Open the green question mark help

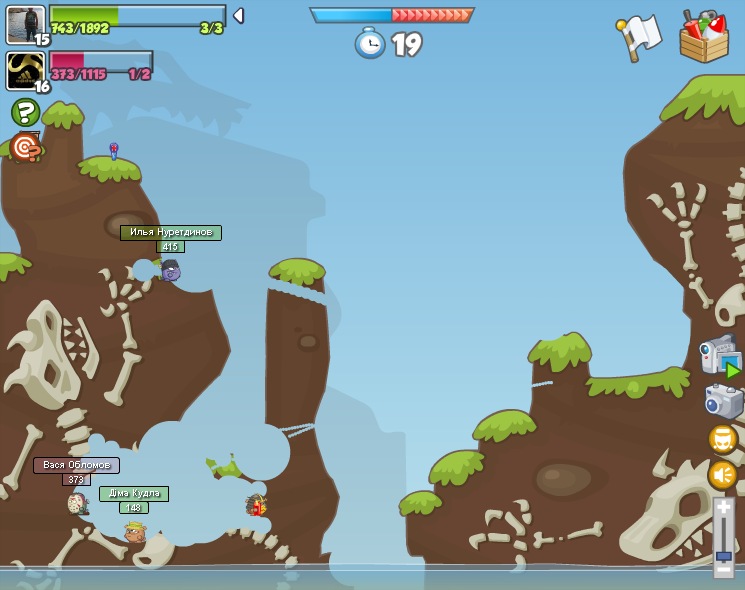pos(25,112)
